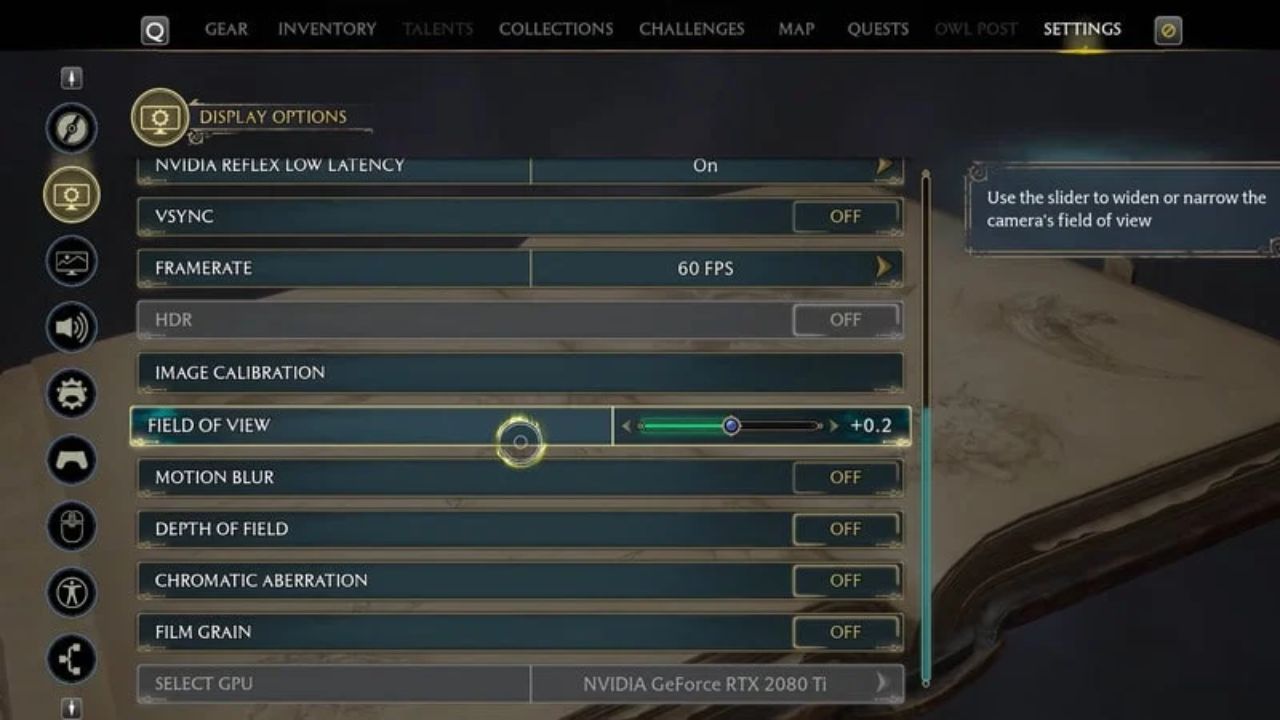Open the controller settings category
Viewport: 1280px width, 720px height.
point(71,461)
